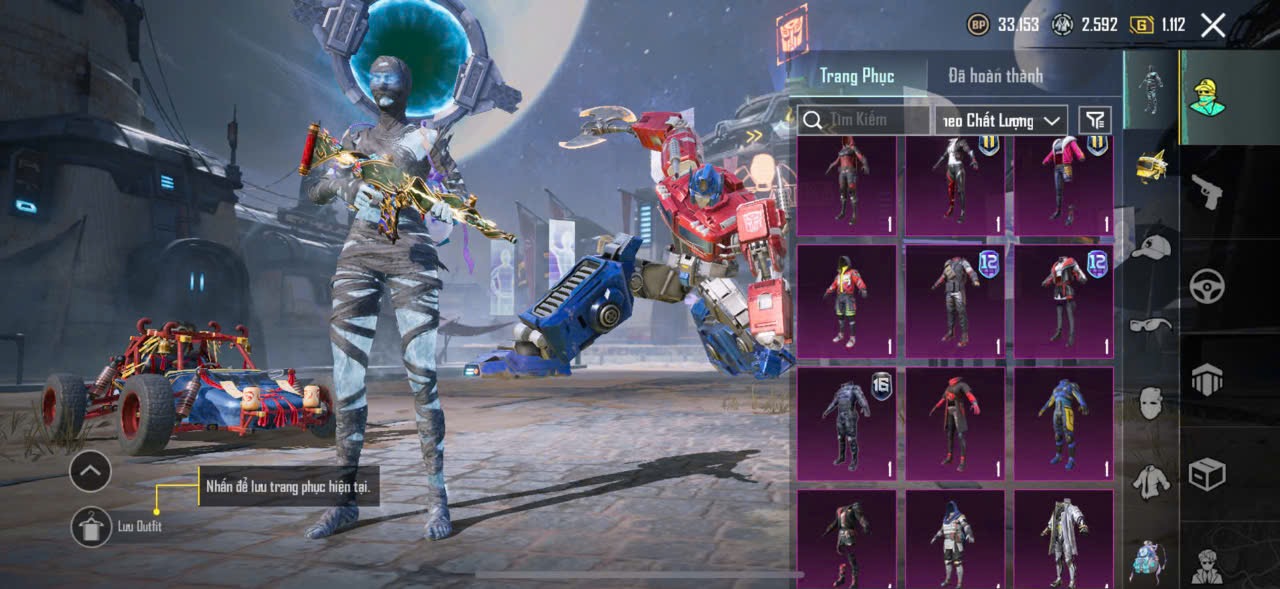Choose the yellow hooded red jacket outfit

[x=847, y=302]
